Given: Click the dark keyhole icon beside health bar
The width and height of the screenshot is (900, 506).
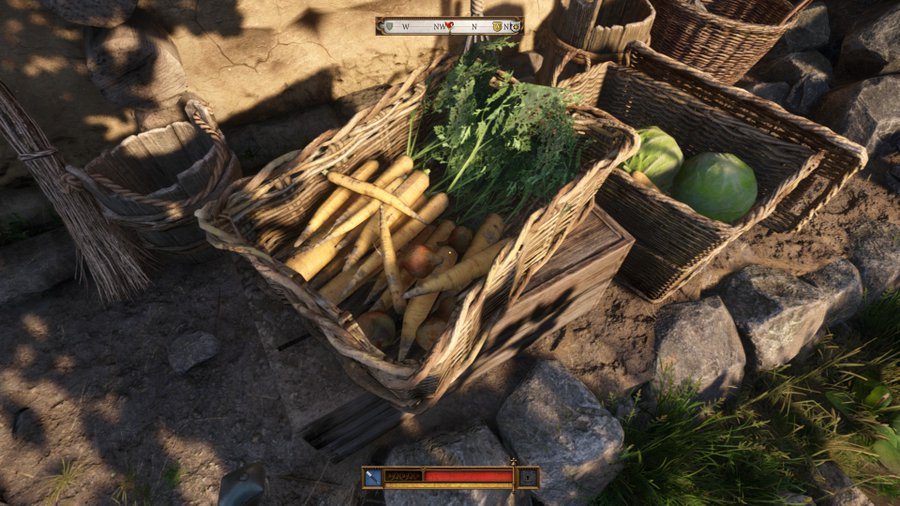Looking at the screenshot, I should coord(527,477).
